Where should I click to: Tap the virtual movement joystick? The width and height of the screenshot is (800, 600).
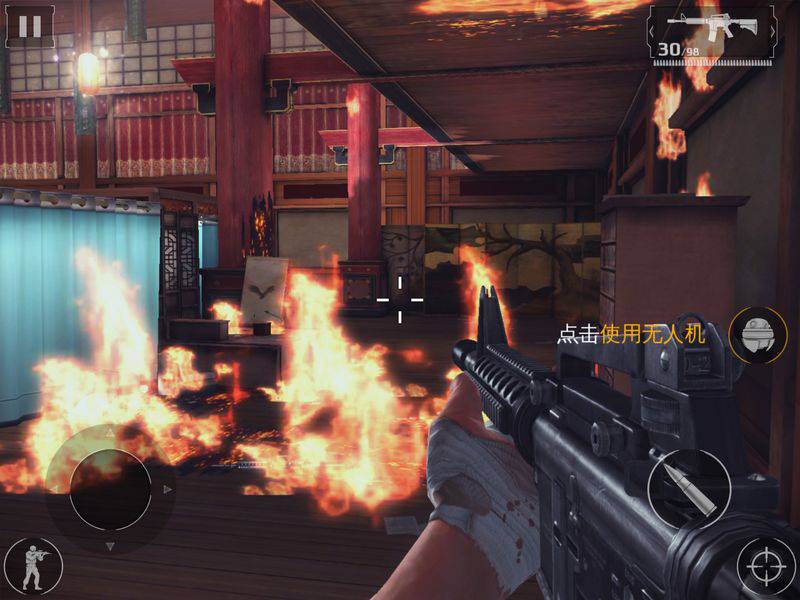click(x=110, y=490)
